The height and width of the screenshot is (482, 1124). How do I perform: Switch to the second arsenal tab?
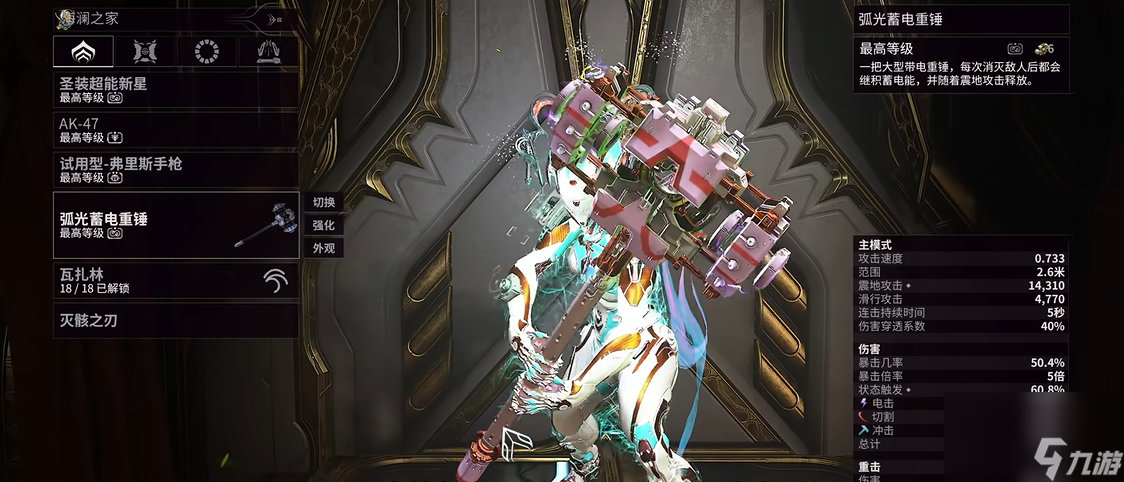click(x=144, y=52)
